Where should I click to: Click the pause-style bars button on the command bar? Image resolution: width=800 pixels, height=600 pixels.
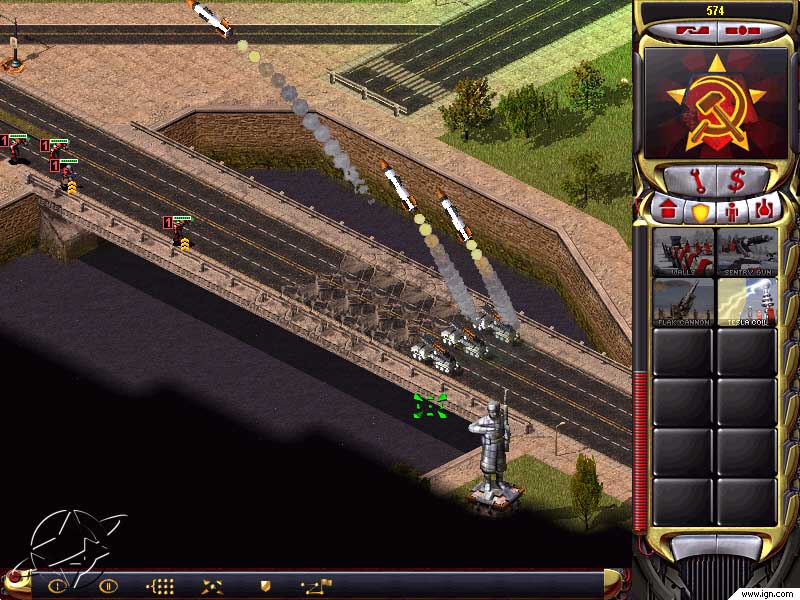click(x=108, y=586)
